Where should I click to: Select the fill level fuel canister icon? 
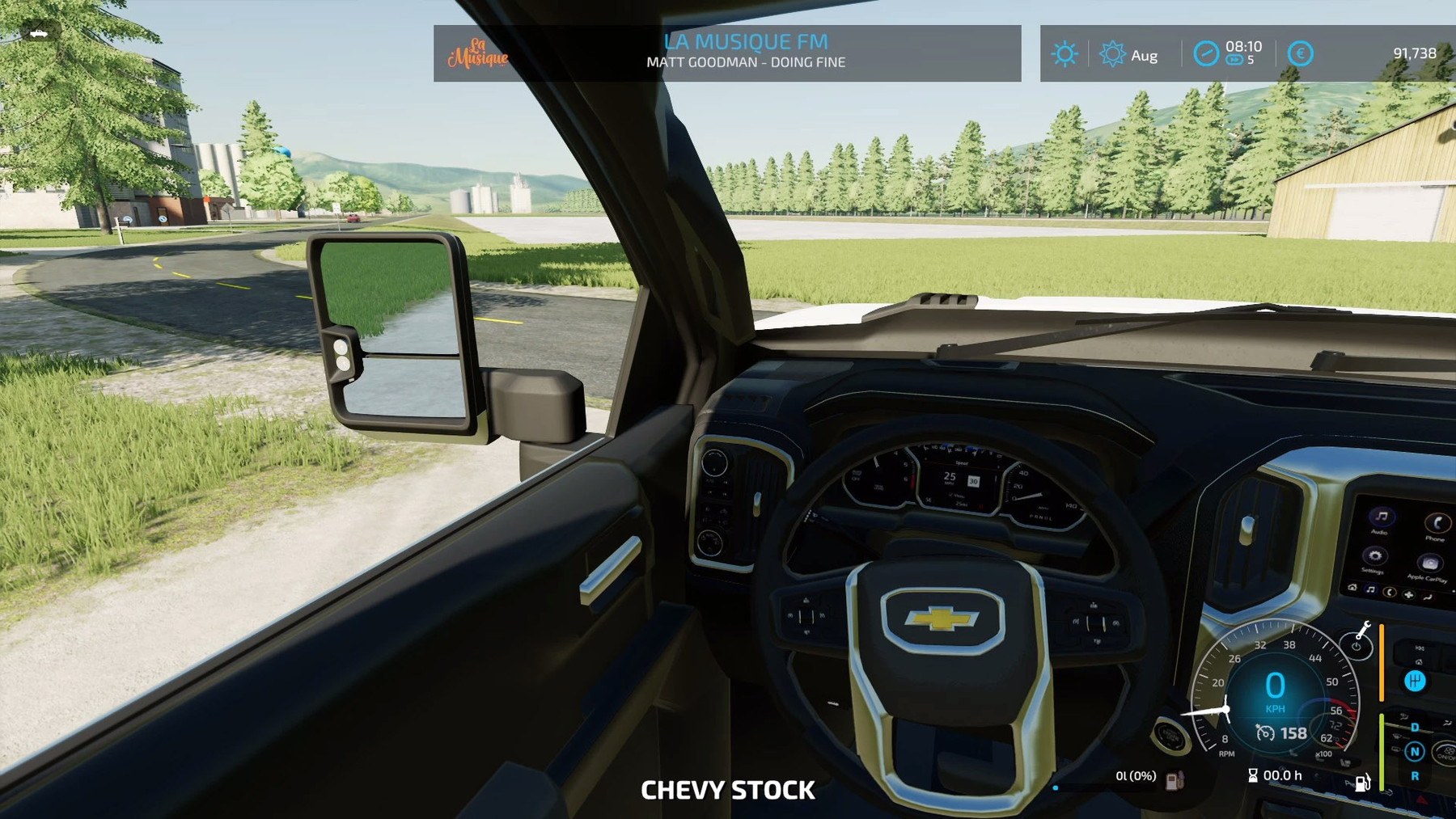pos(1175,779)
